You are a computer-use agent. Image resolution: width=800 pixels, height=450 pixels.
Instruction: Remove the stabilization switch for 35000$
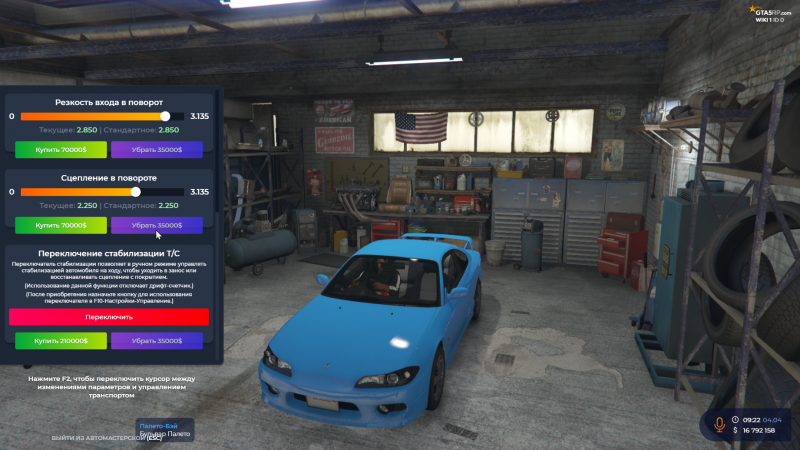[156, 340]
